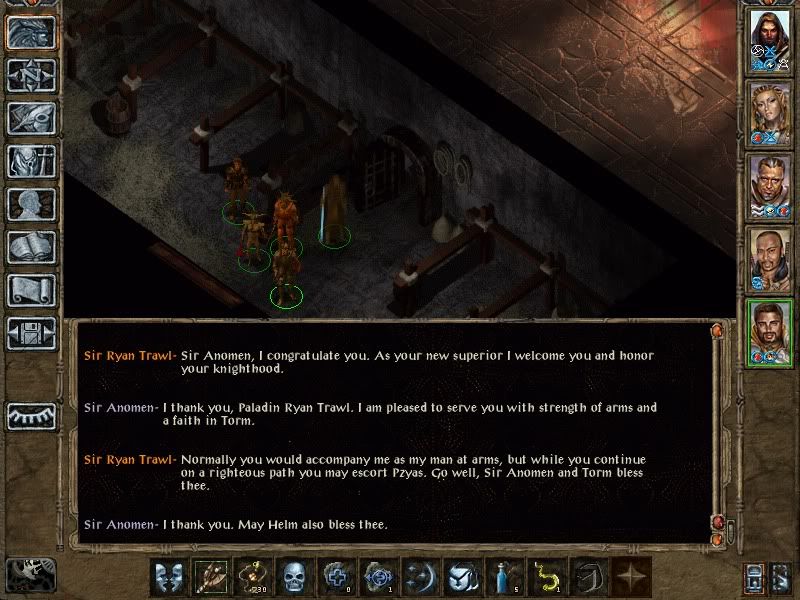Open the inventory screen from the sidebar

(31, 161)
